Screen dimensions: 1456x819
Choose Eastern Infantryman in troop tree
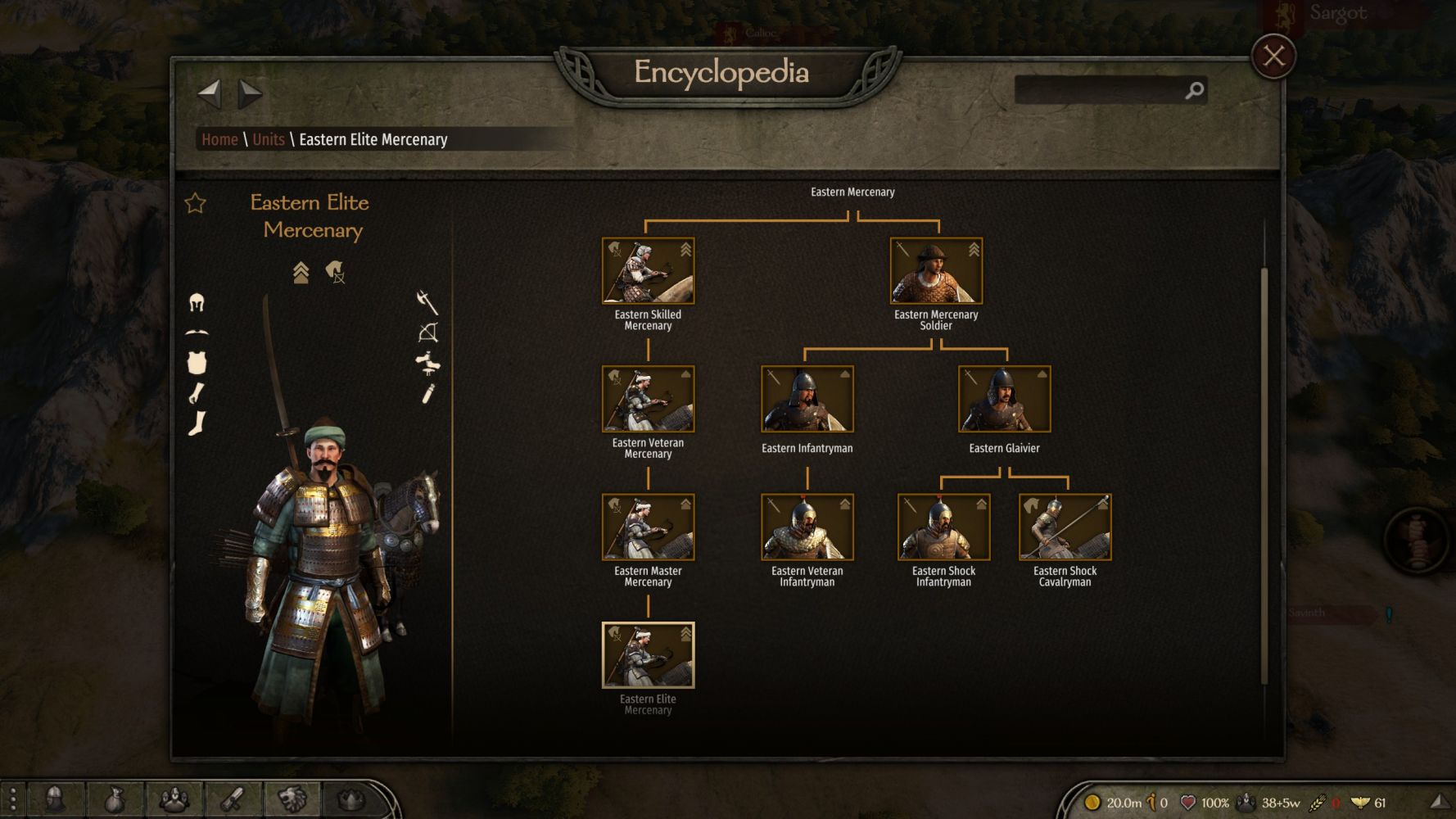(807, 399)
